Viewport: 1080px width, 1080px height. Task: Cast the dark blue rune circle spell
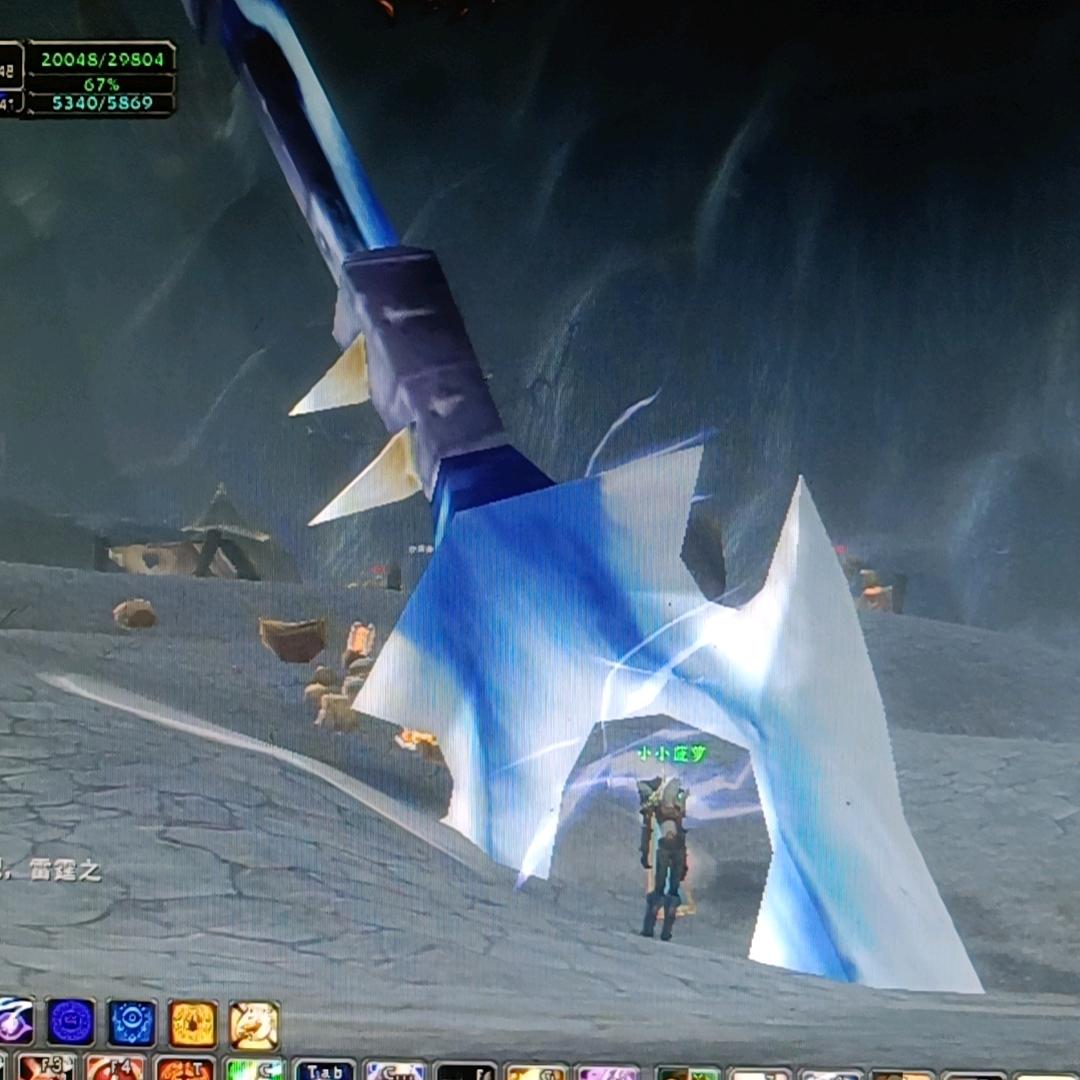(71, 1023)
